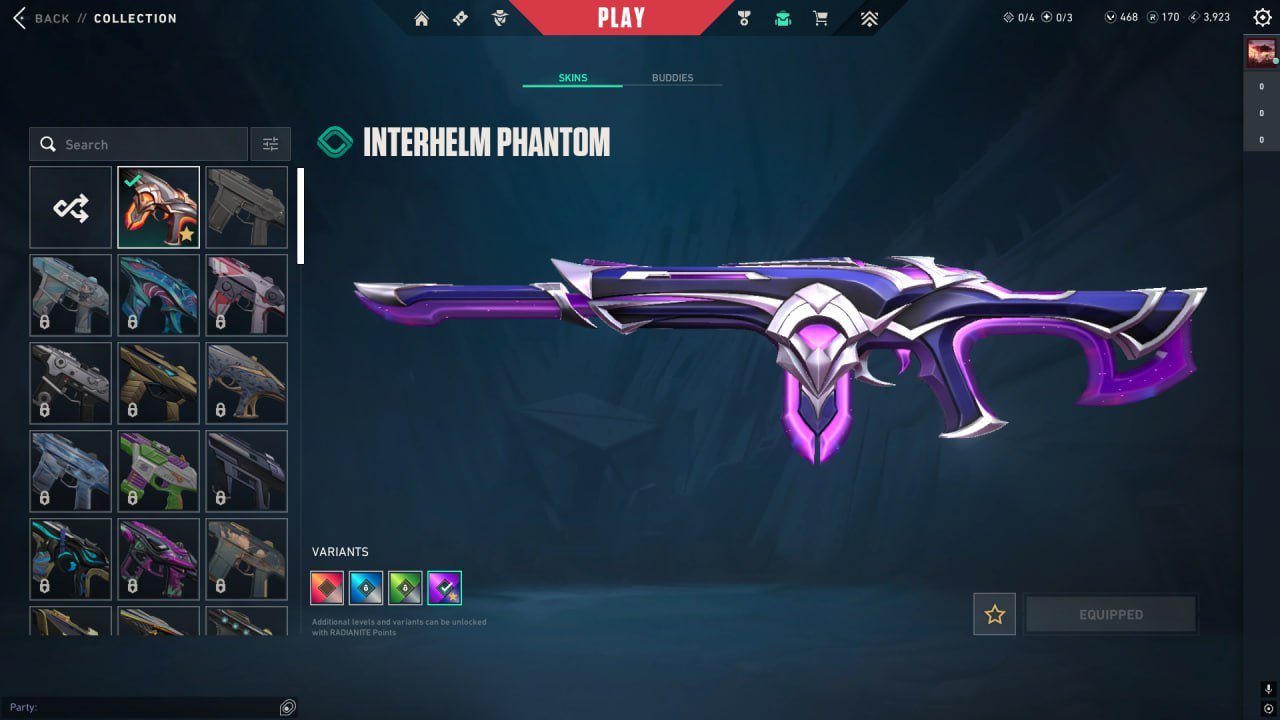
Task: Toggle the favorite star for Interhelm Phantom
Action: click(994, 614)
